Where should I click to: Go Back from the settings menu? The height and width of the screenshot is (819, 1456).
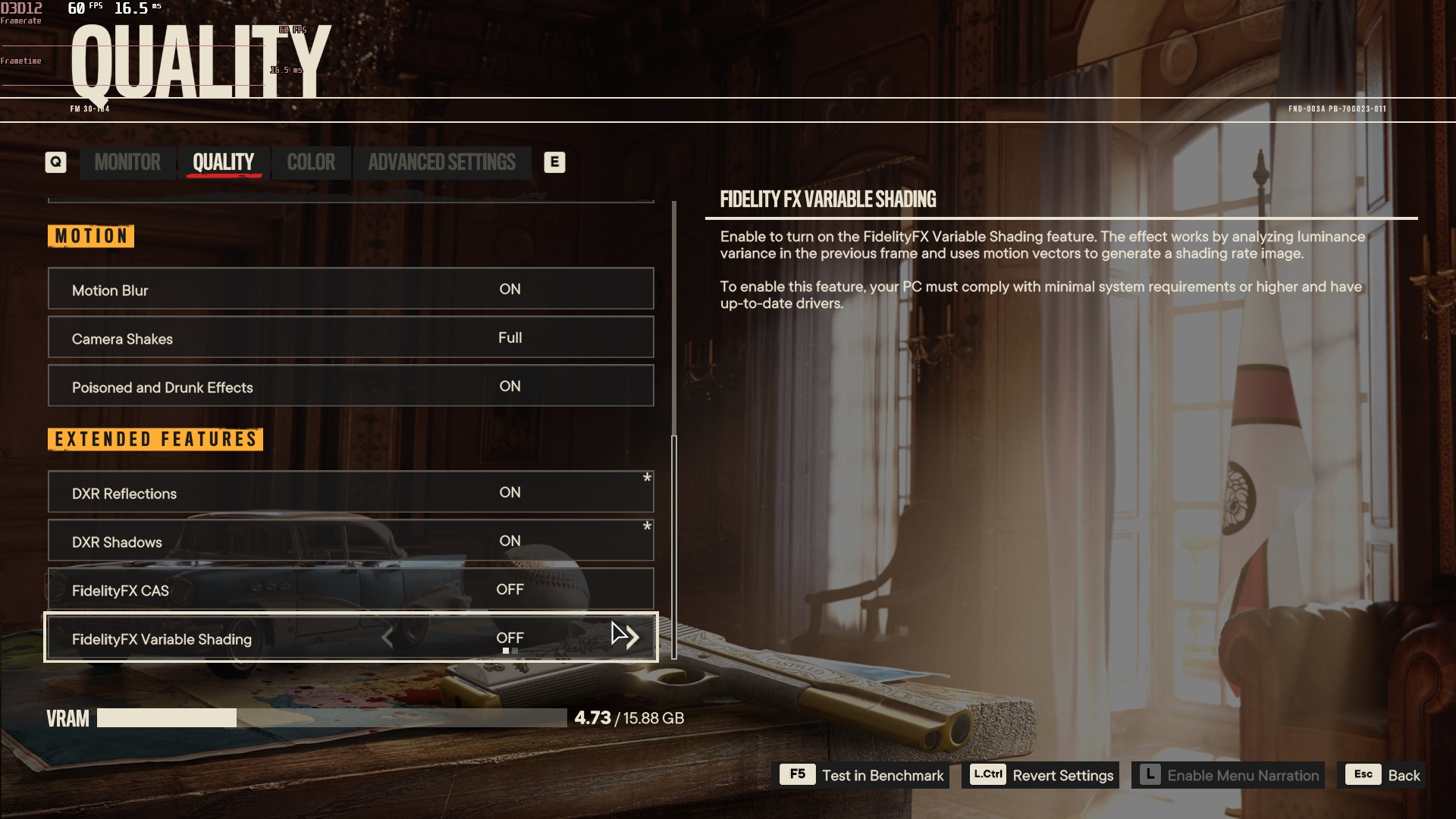(x=1382, y=775)
